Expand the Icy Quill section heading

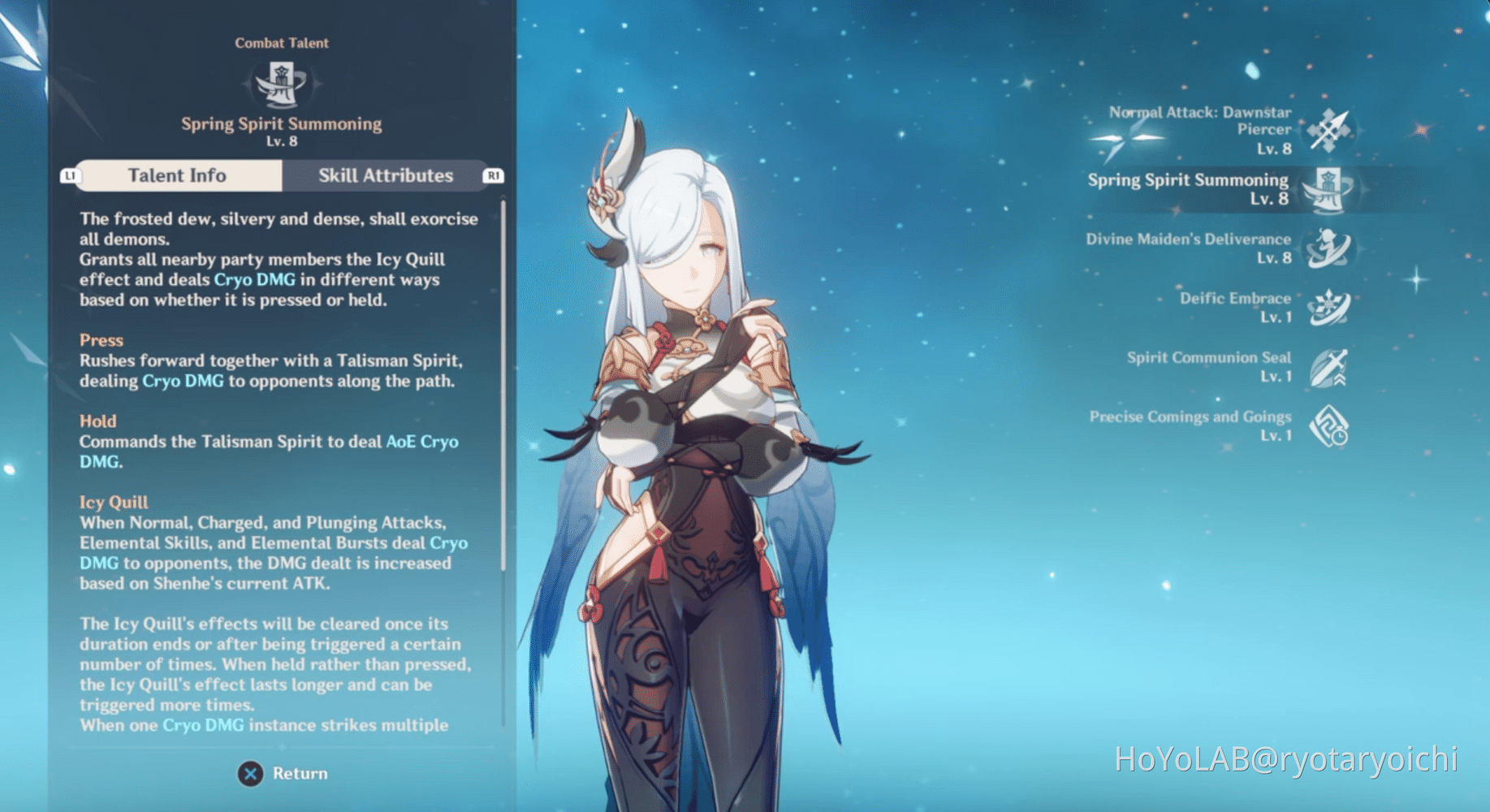tap(114, 502)
